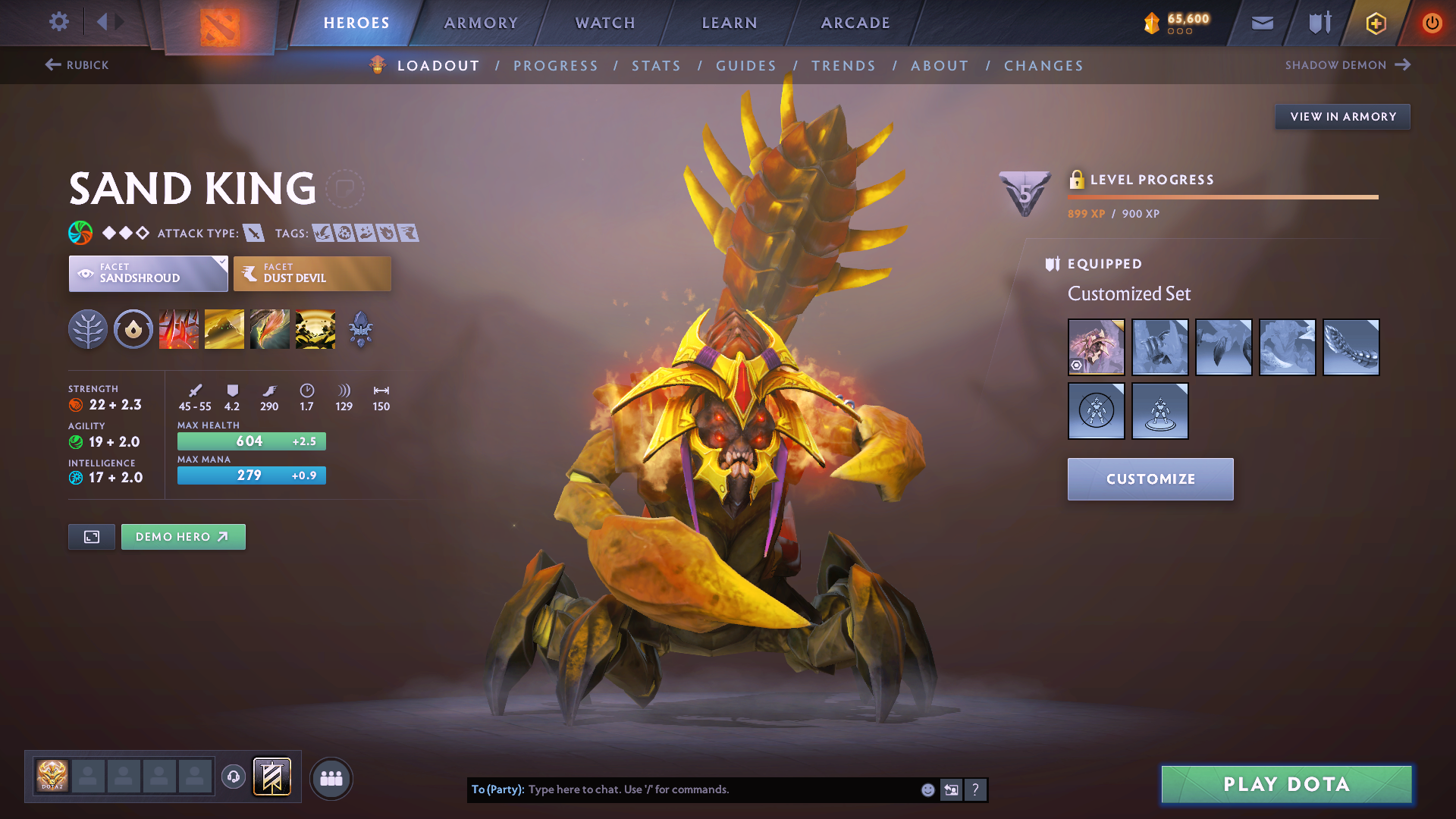The height and width of the screenshot is (819, 1456).
Task: Expand the Sandshroud facet dropdown arrow
Action: coord(221,263)
